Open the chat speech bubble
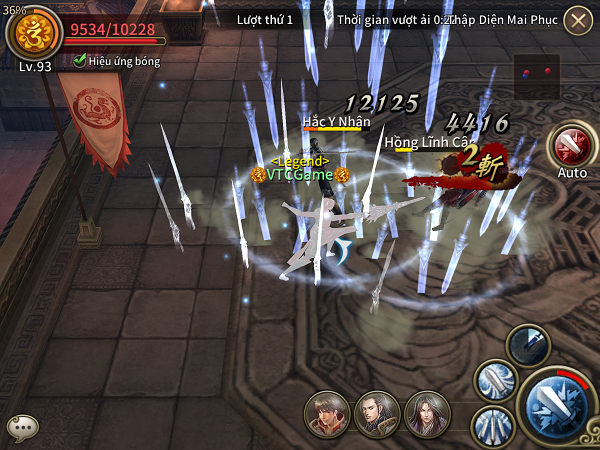Image resolution: width=600 pixels, height=450 pixels. click(22, 426)
